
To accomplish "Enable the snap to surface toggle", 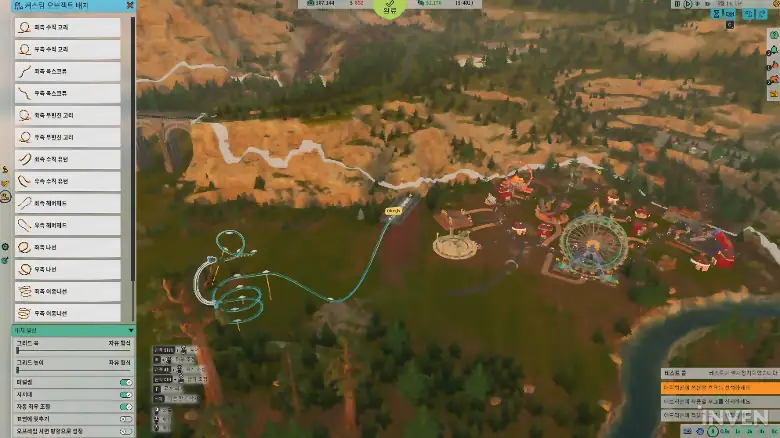I will pyautogui.click(x=126, y=419).
